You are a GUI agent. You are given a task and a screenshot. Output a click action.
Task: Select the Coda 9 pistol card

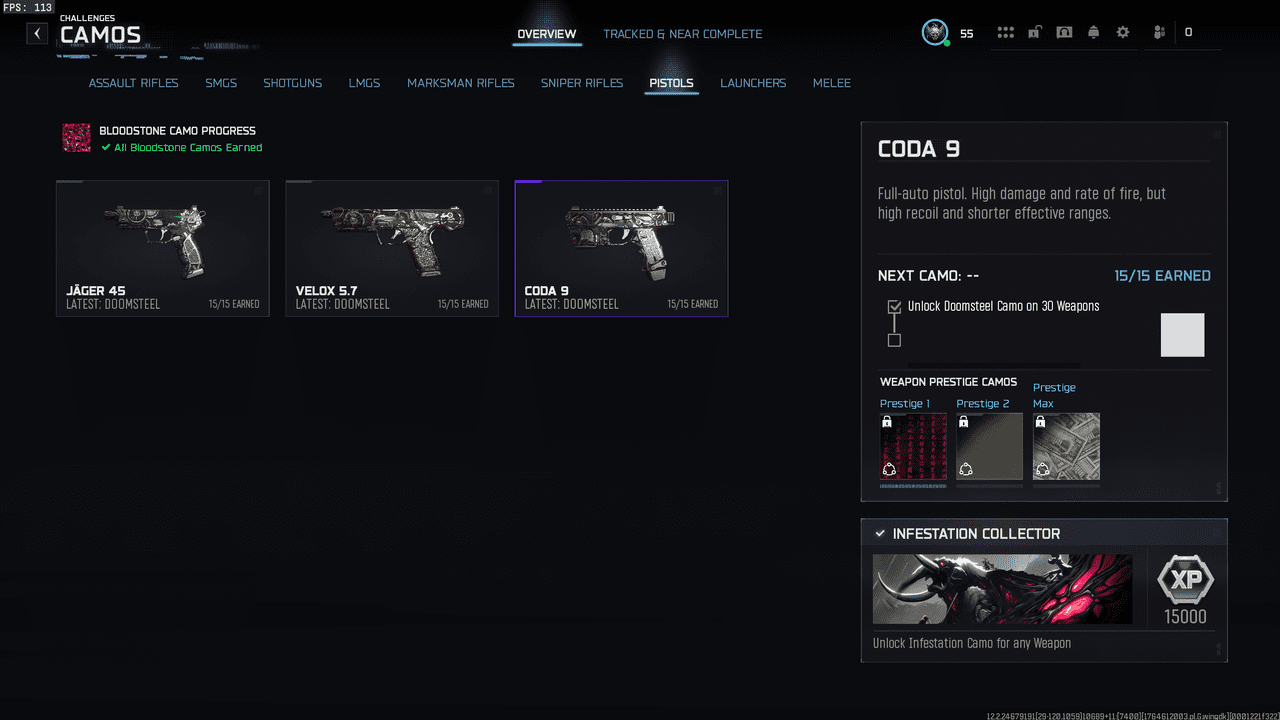tap(621, 248)
